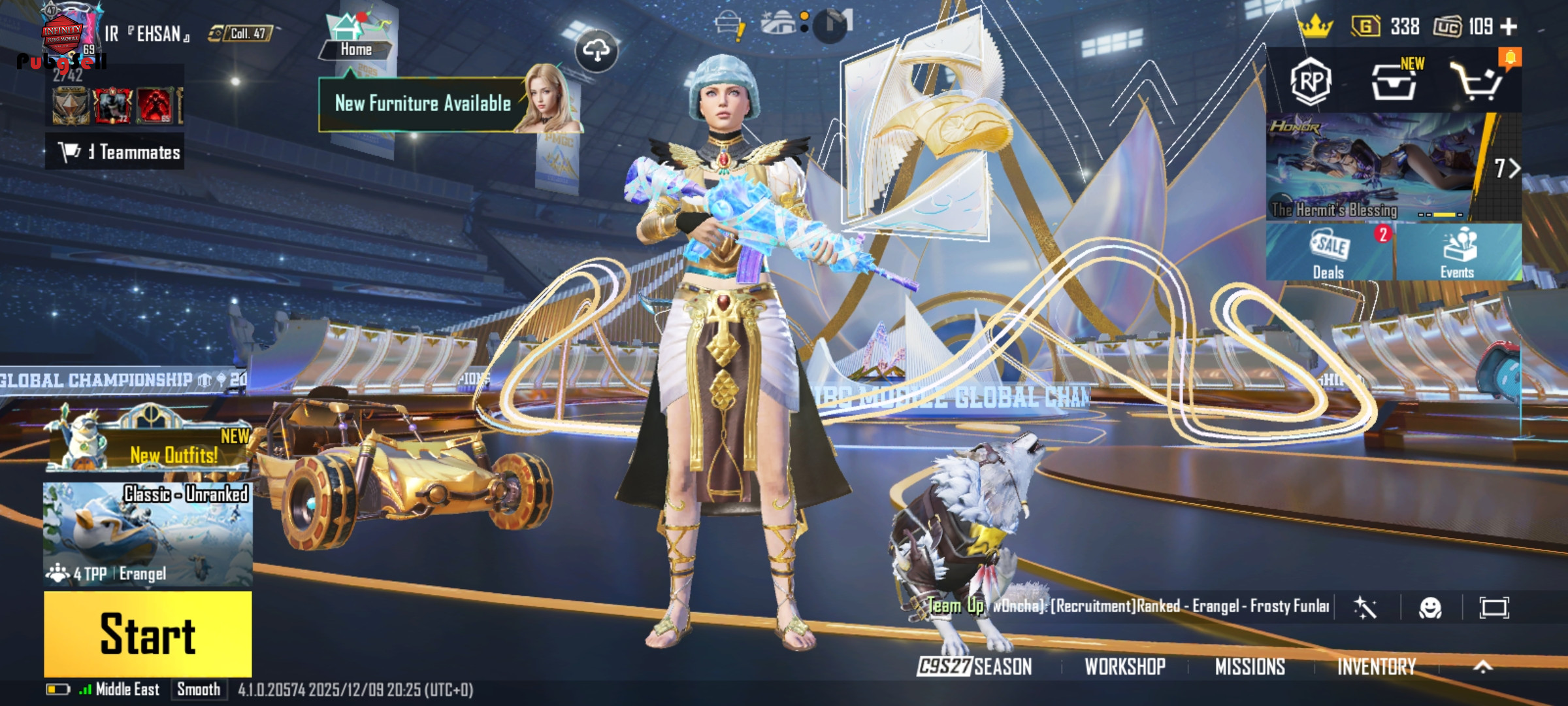Open the shopping cart shop

pos(1478,82)
